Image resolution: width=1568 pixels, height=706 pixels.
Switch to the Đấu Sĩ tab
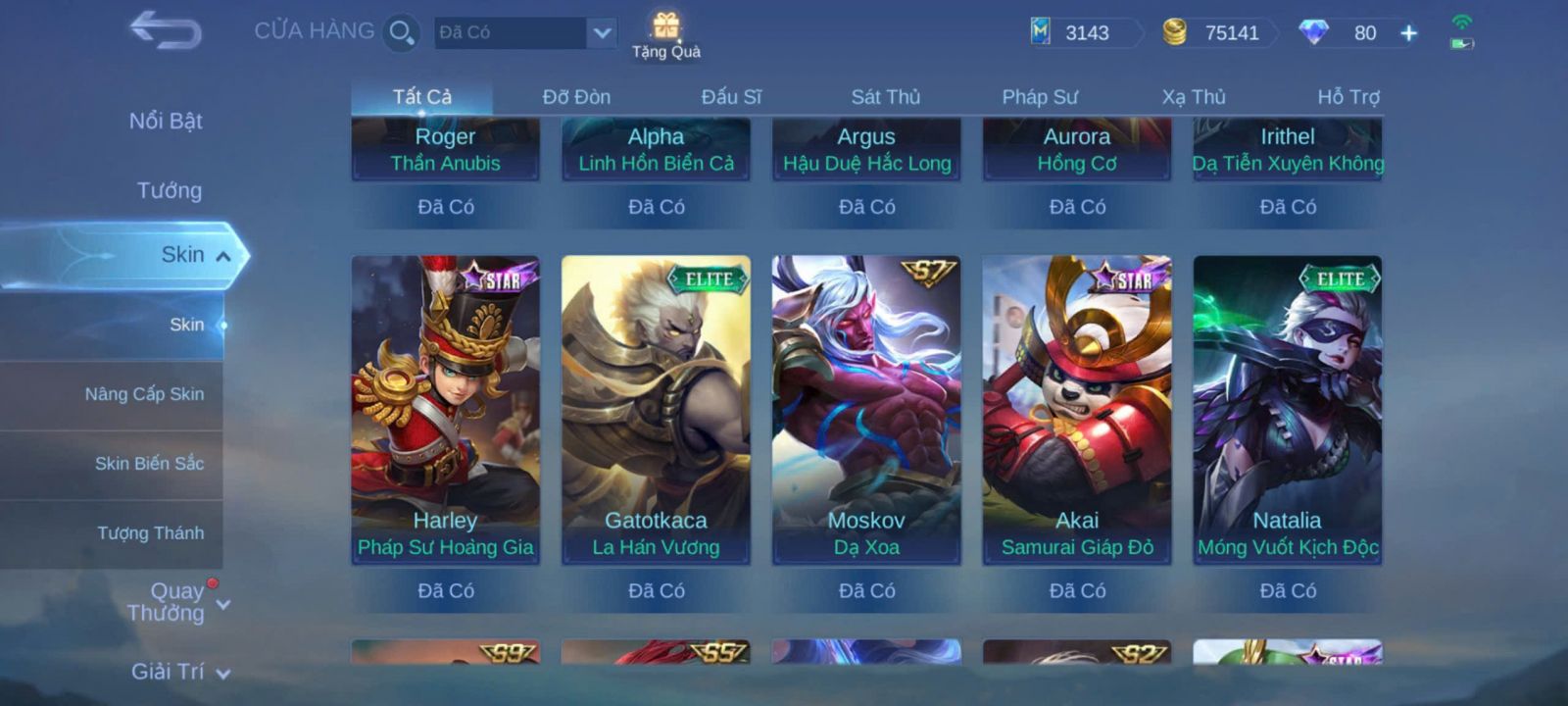731,97
